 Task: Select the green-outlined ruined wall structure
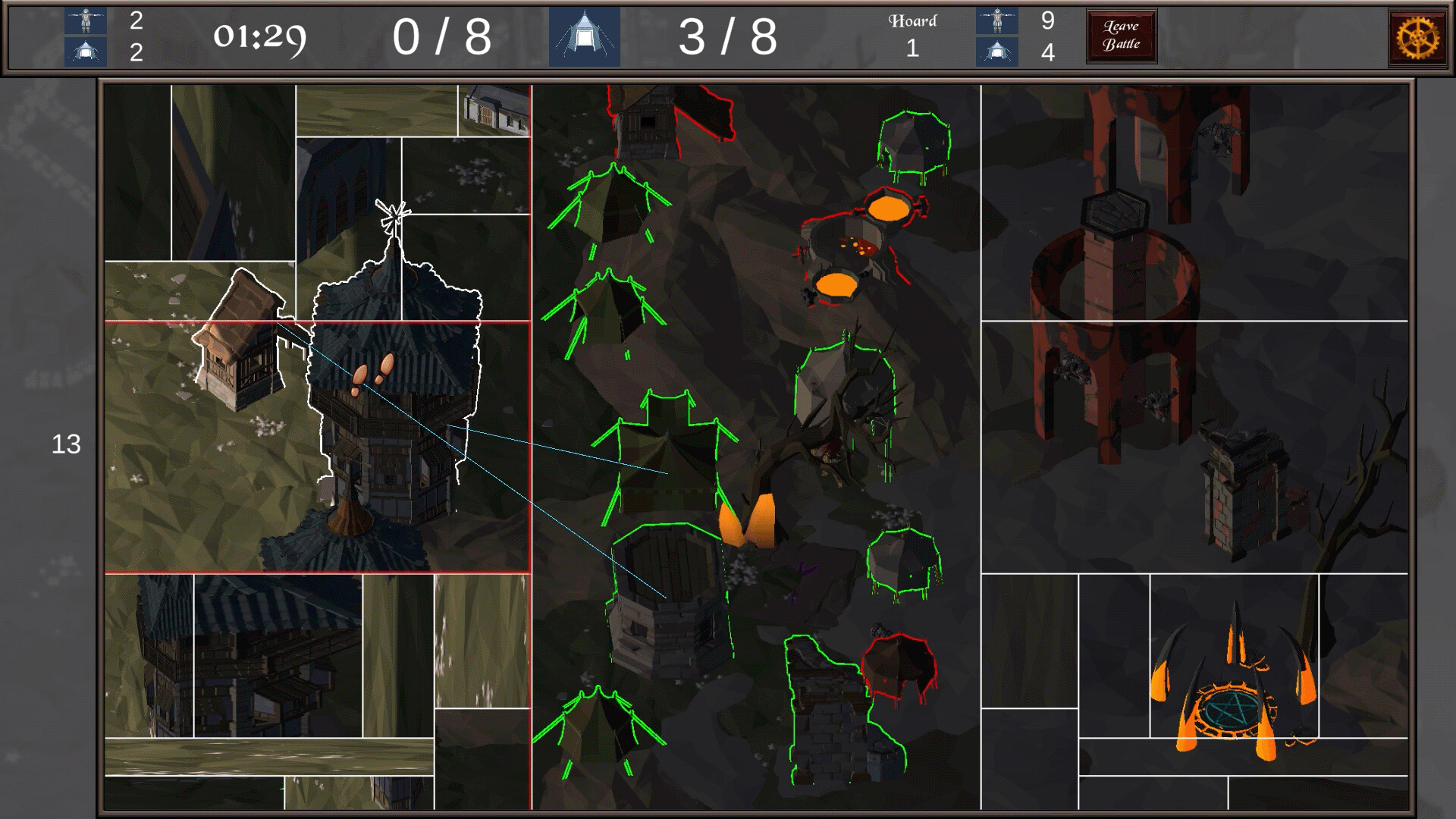coord(827,705)
